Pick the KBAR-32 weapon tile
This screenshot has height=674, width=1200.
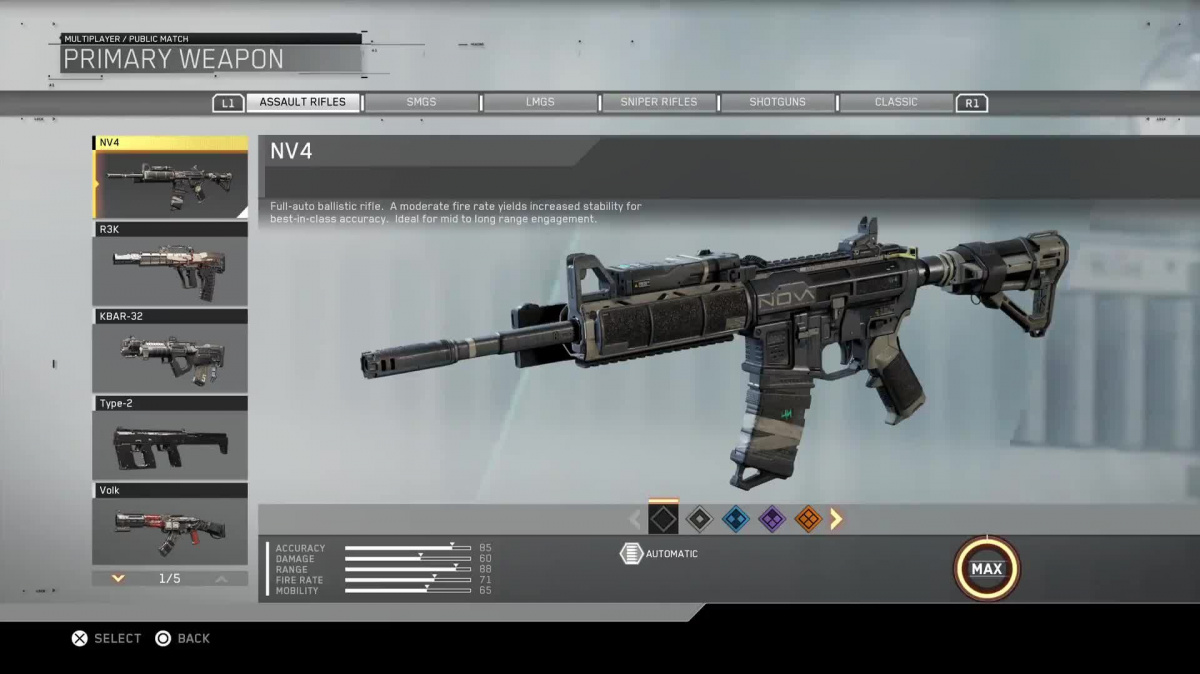click(170, 351)
